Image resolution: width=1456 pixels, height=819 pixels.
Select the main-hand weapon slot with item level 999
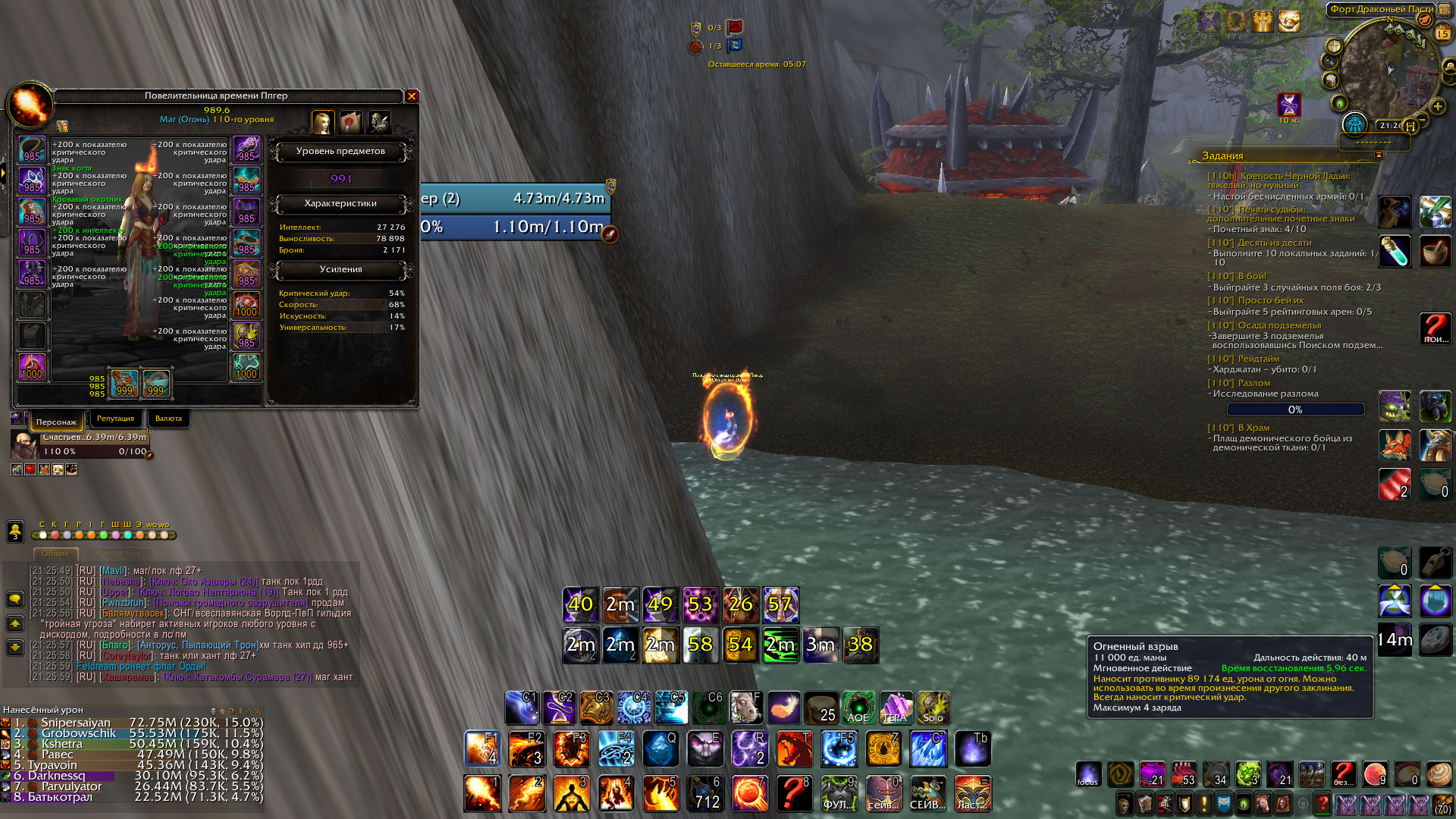(x=124, y=383)
